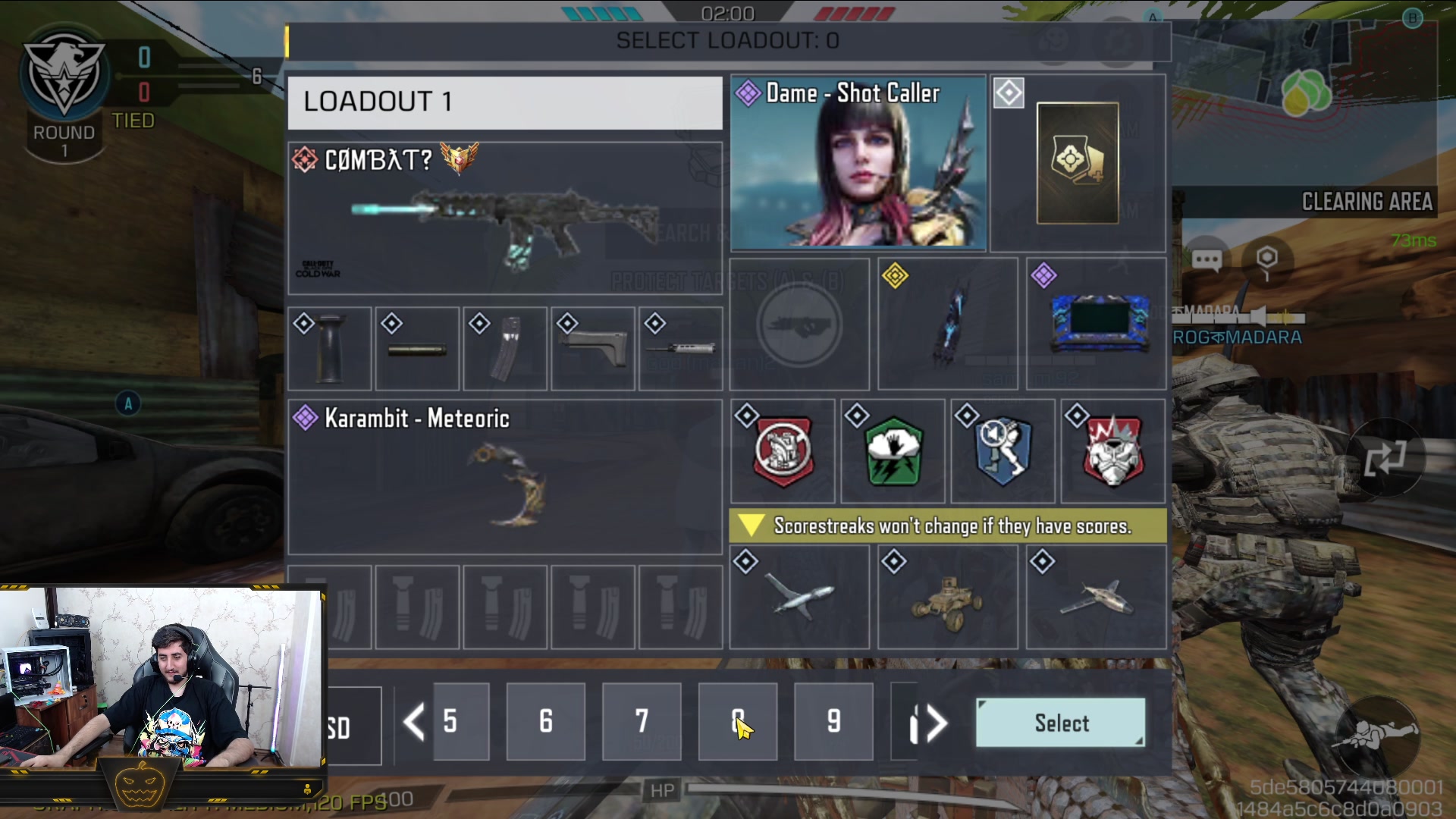Viewport: 1456px width, 819px height.
Task: Choose loadout number 5
Action: point(460,721)
